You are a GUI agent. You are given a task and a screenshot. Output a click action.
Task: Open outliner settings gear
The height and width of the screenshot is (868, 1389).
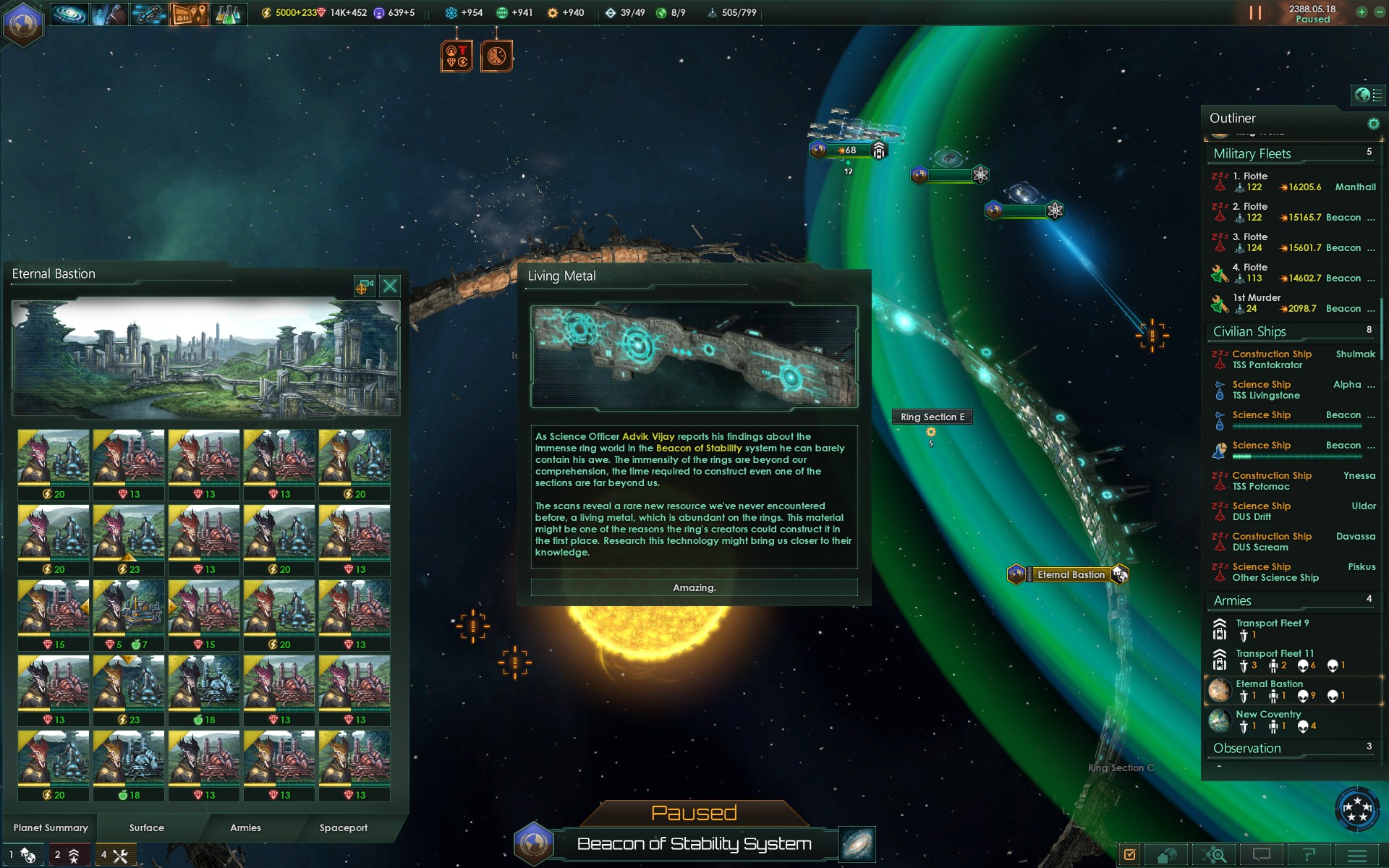point(1373,124)
